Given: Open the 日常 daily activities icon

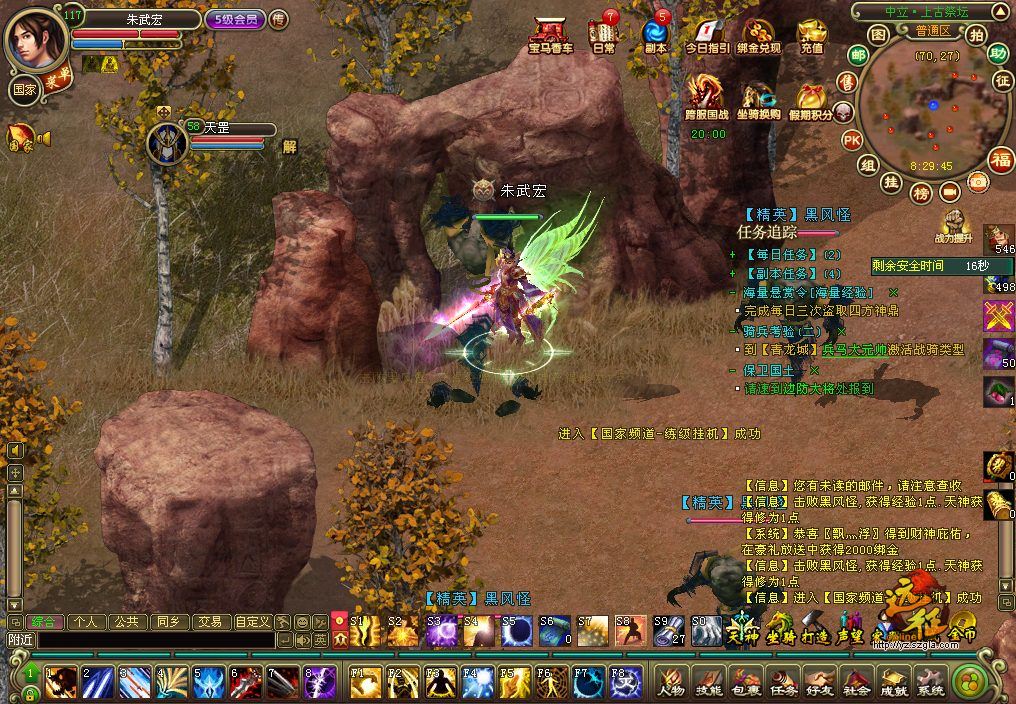Looking at the screenshot, I should pyautogui.click(x=603, y=33).
